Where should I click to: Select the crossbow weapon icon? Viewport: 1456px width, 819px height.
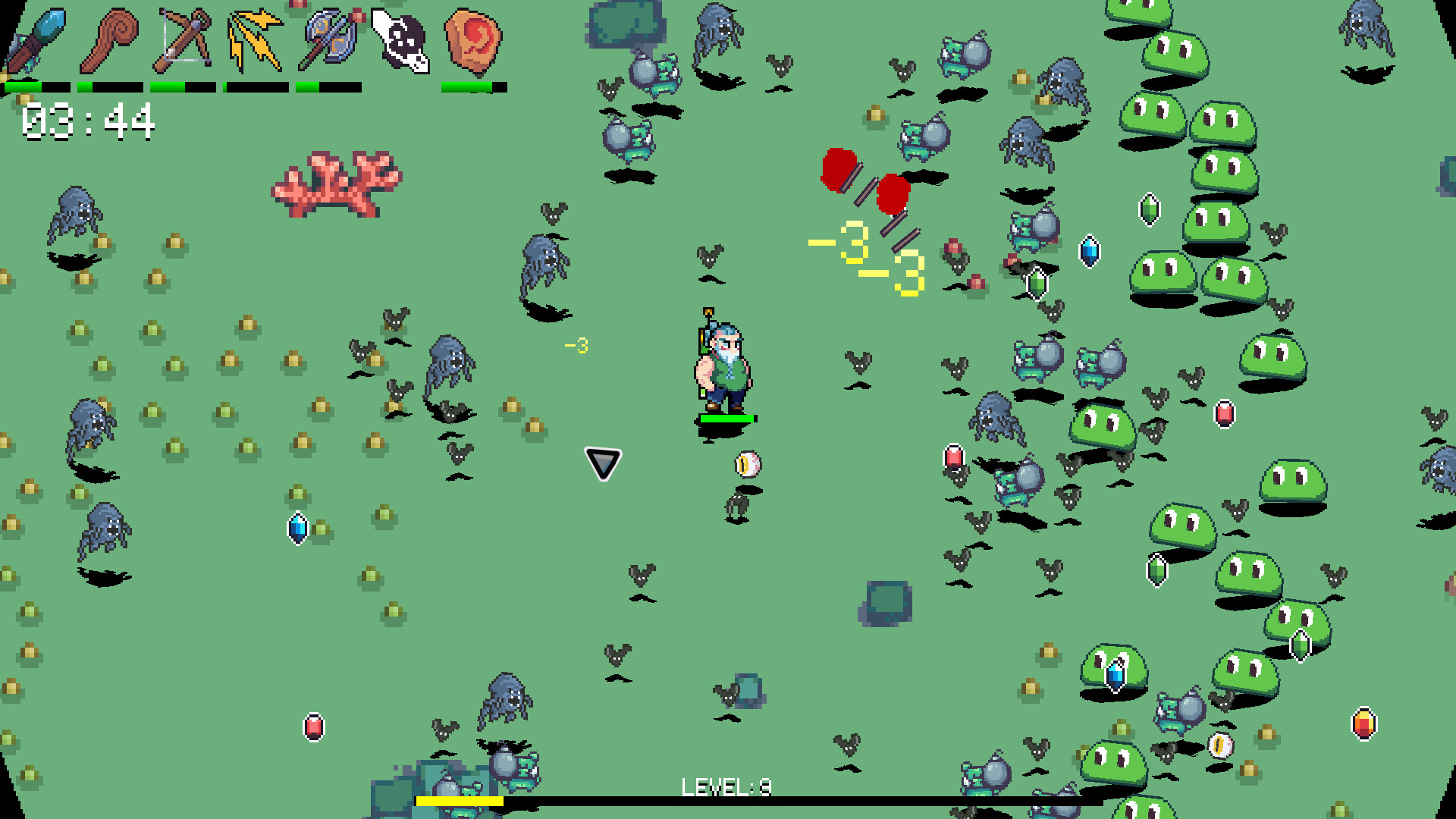182,38
